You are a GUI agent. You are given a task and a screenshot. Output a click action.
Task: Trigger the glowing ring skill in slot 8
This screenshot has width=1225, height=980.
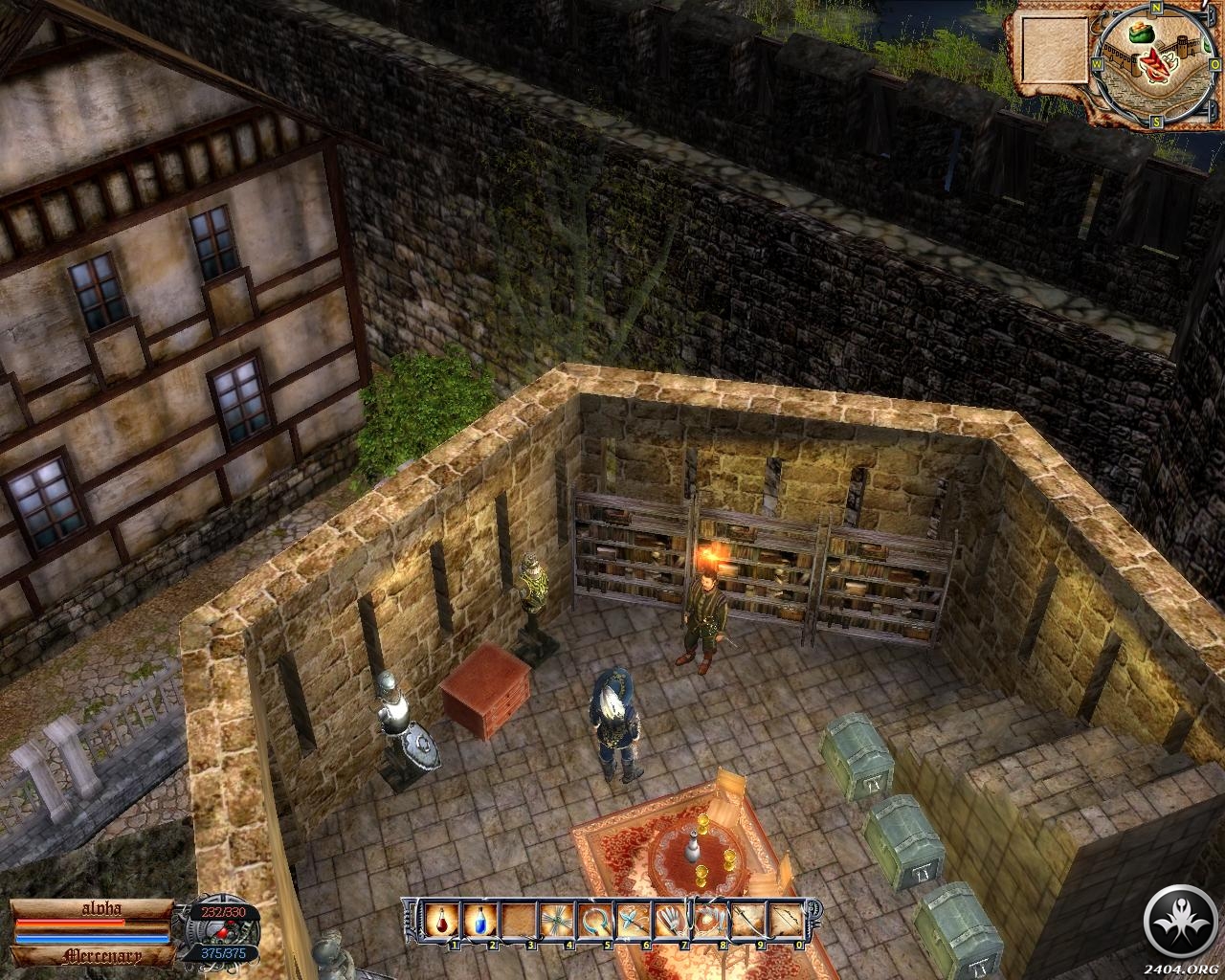707,922
